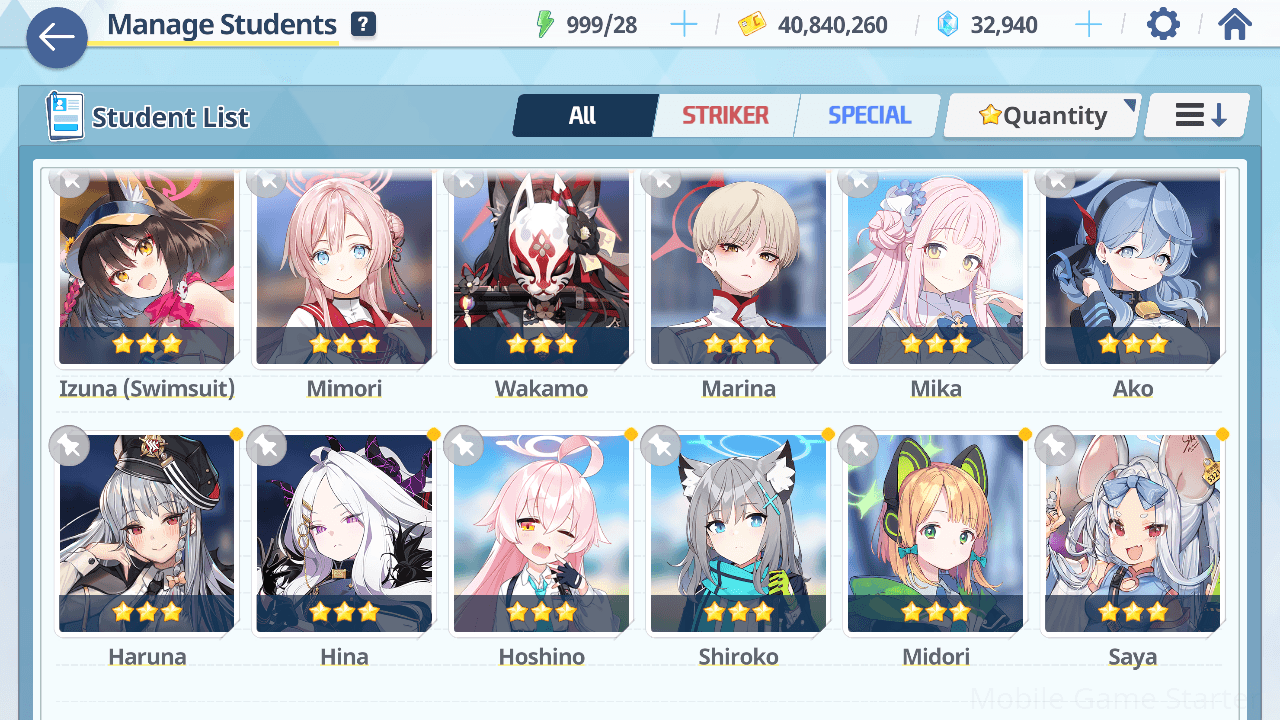Viewport: 1280px width, 720px height.
Task: Switch to the All students tab
Action: [583, 116]
